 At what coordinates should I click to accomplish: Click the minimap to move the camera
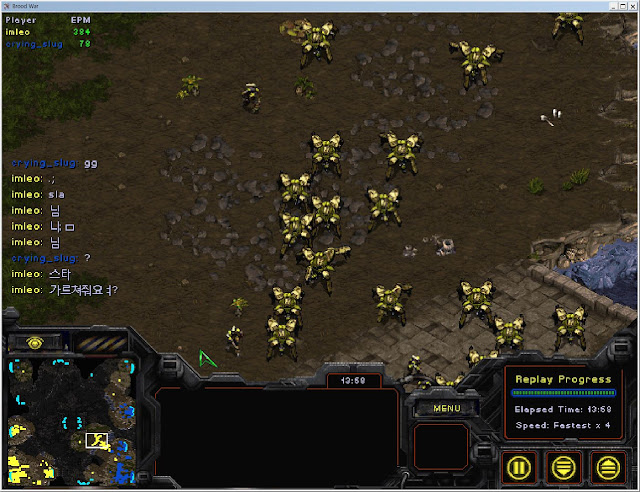70,420
